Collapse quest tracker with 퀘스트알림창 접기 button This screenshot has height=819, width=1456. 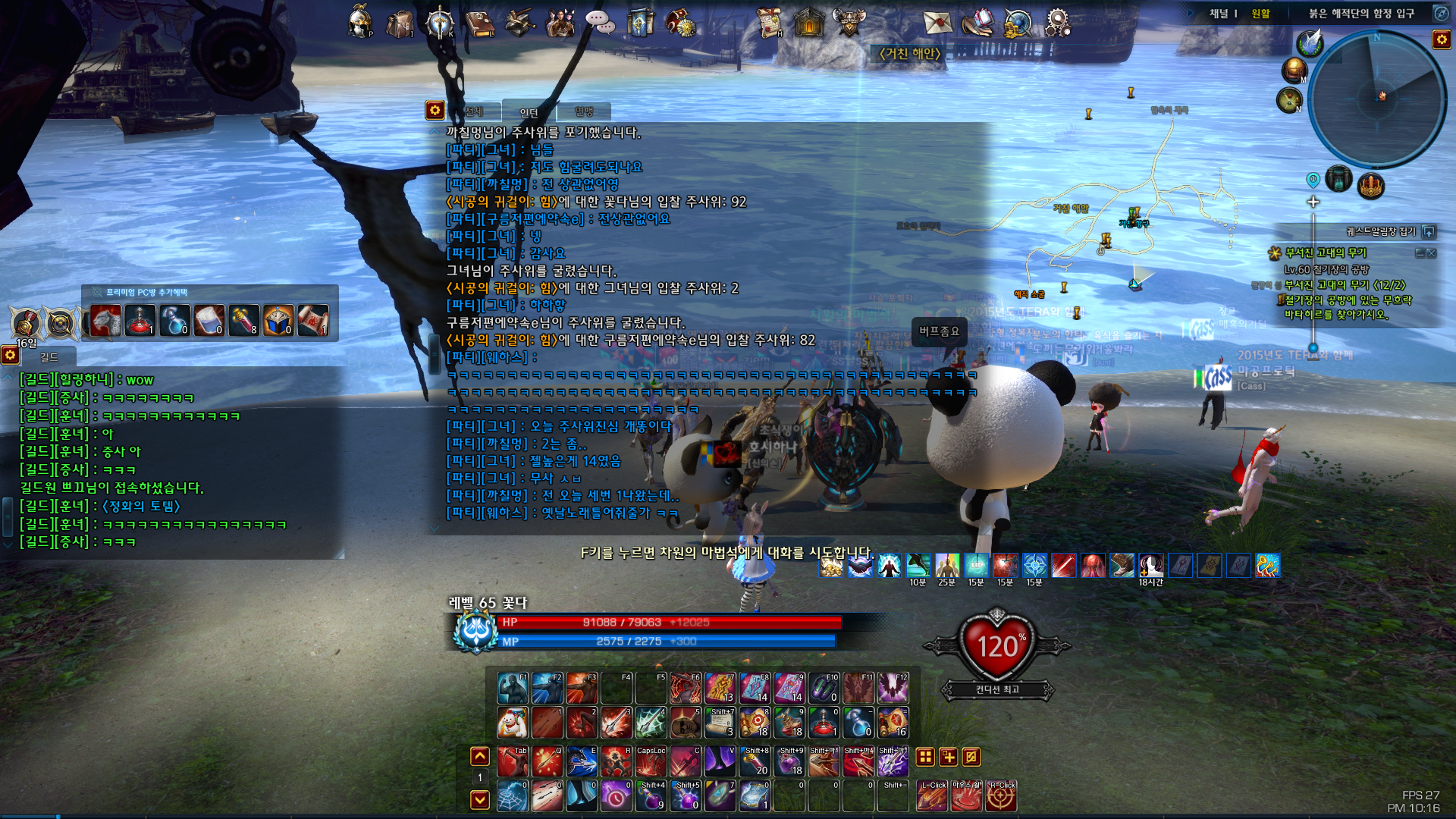click(1429, 231)
